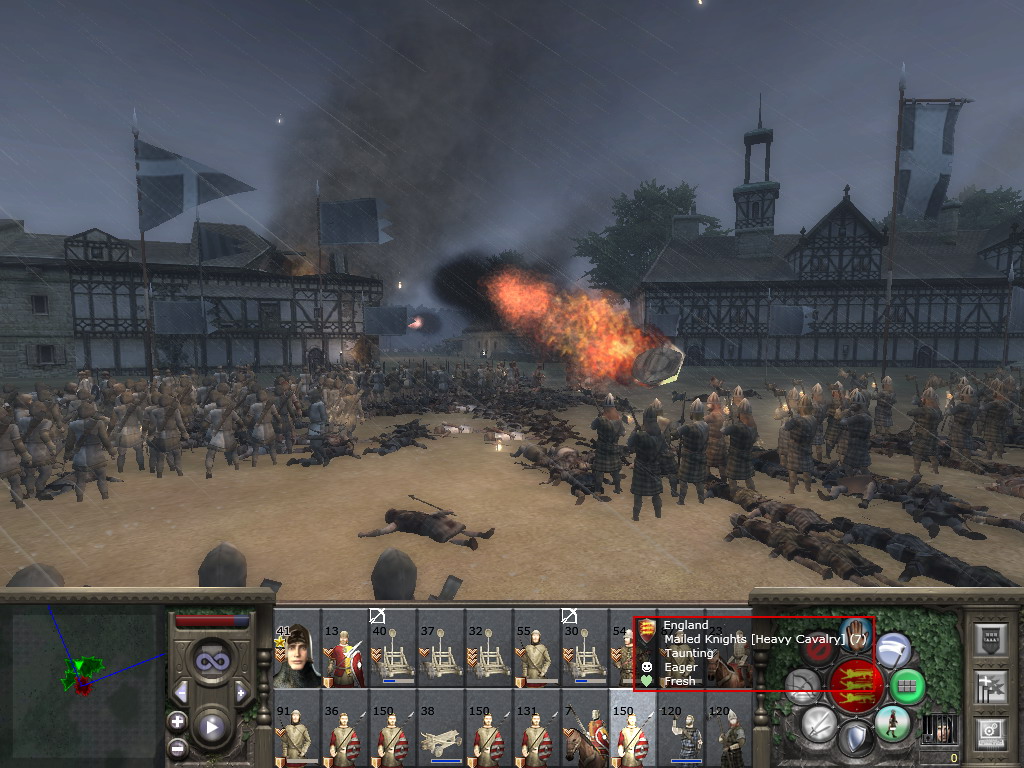Toggle the run/walk soldier button
This screenshot has width=1024, height=768.
[x=893, y=723]
